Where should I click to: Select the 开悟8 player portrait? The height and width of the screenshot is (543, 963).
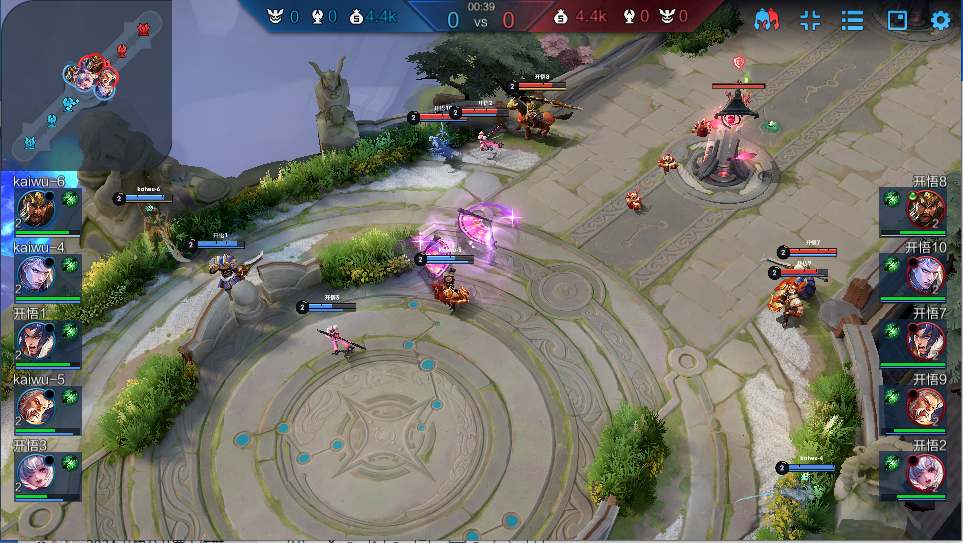click(x=926, y=208)
